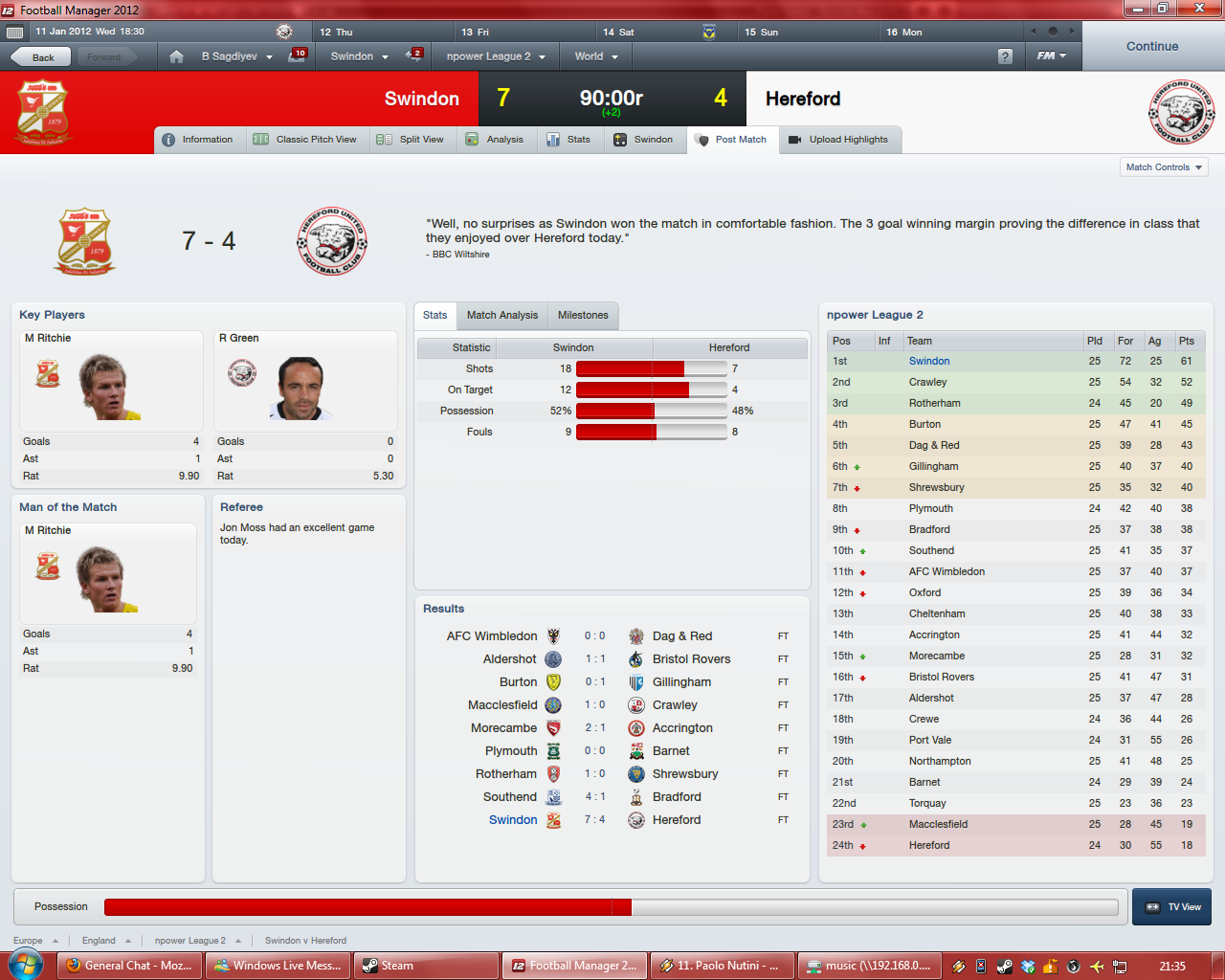
Task: Click the help question mark icon
Action: click(1005, 56)
